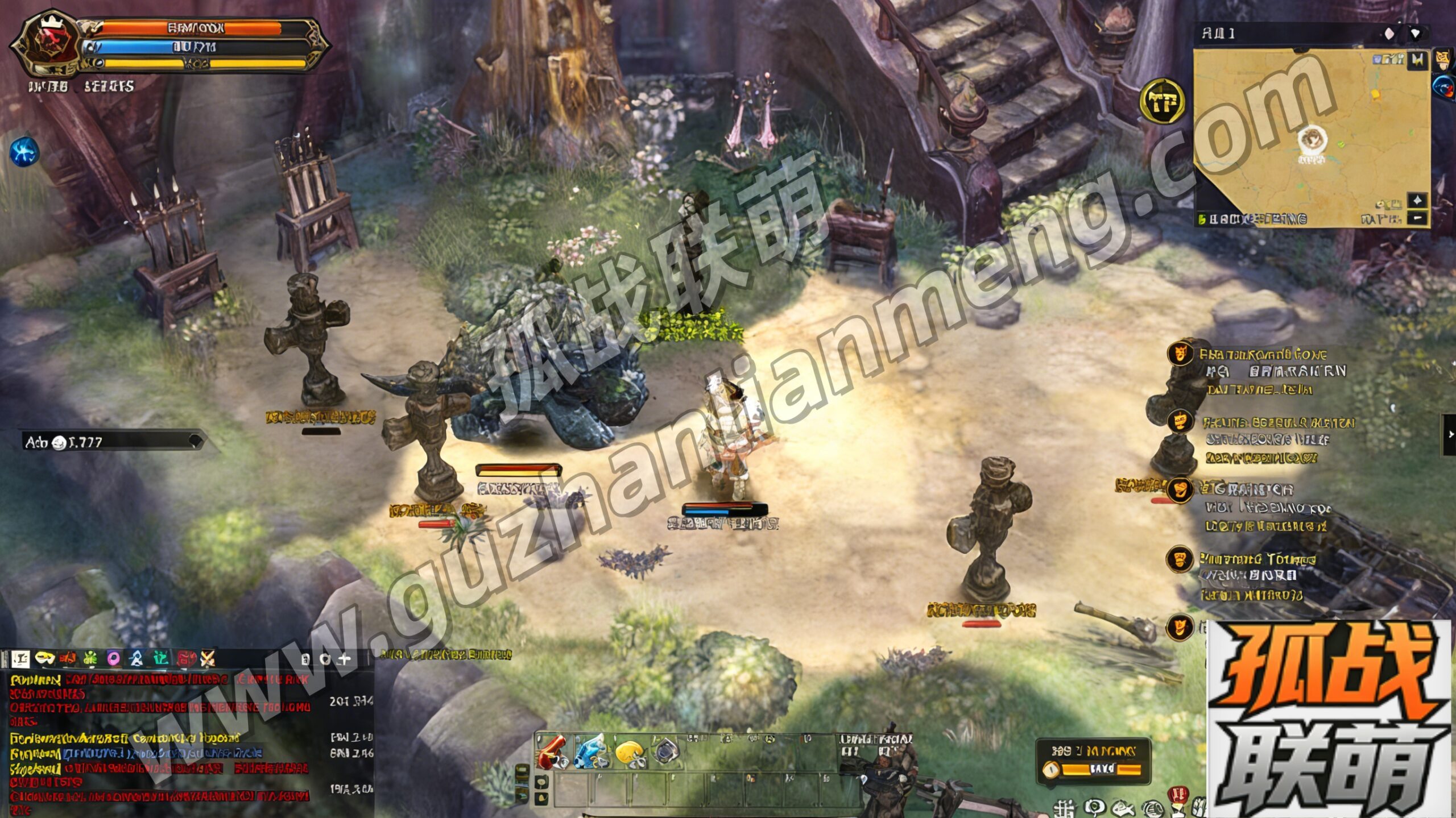The image size is (1456, 818).
Task: Activate the blue swirl buff icon
Action: [x=24, y=152]
